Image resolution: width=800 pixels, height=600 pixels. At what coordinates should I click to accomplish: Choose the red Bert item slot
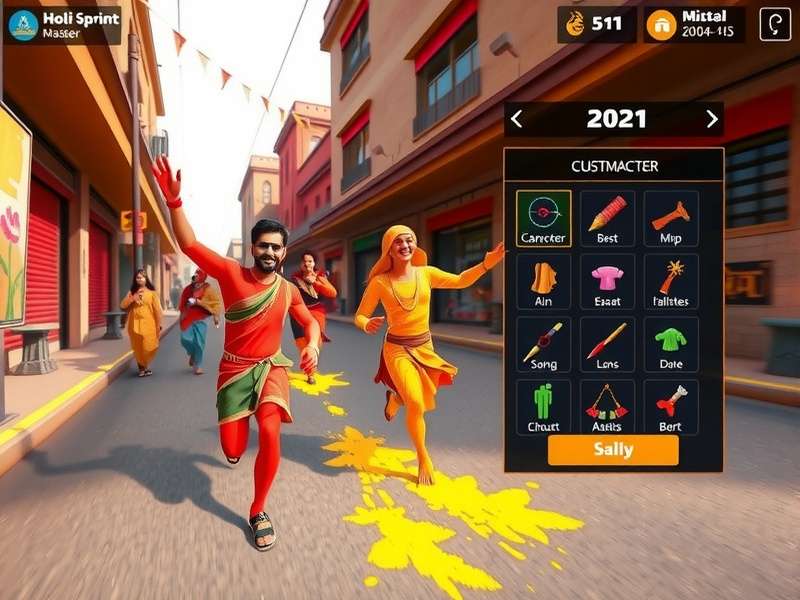[x=671, y=406]
